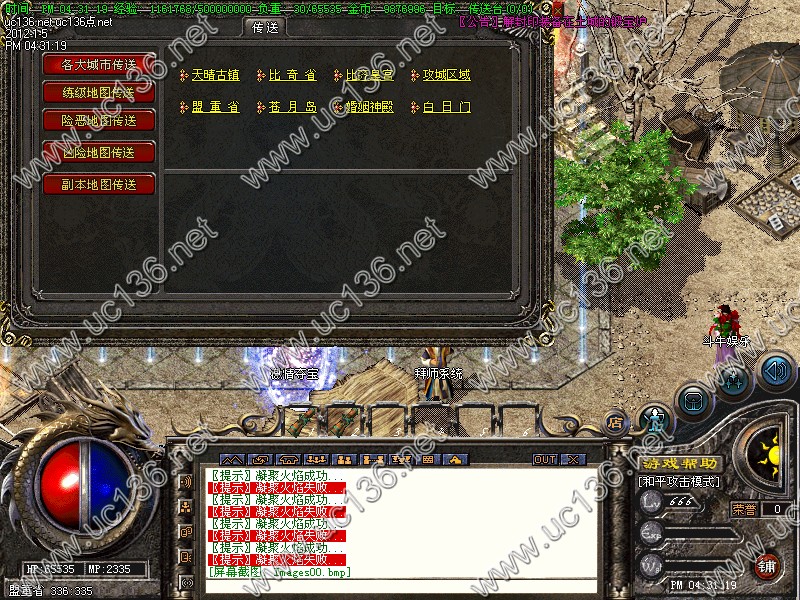The image size is (800, 600).
Task: Pick the 白日门 destination
Action: pos(446,107)
